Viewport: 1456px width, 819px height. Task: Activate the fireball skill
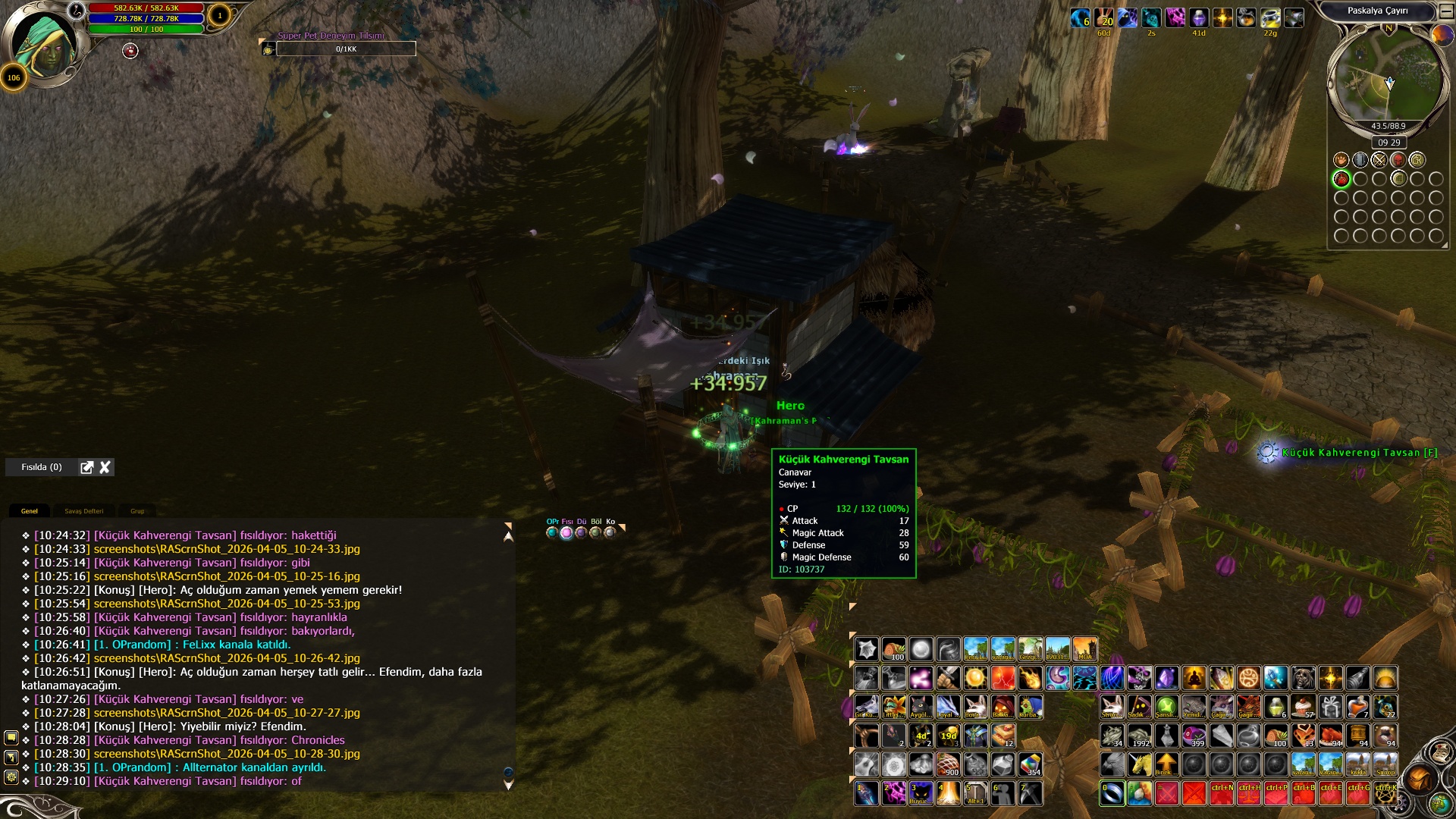point(1030,677)
